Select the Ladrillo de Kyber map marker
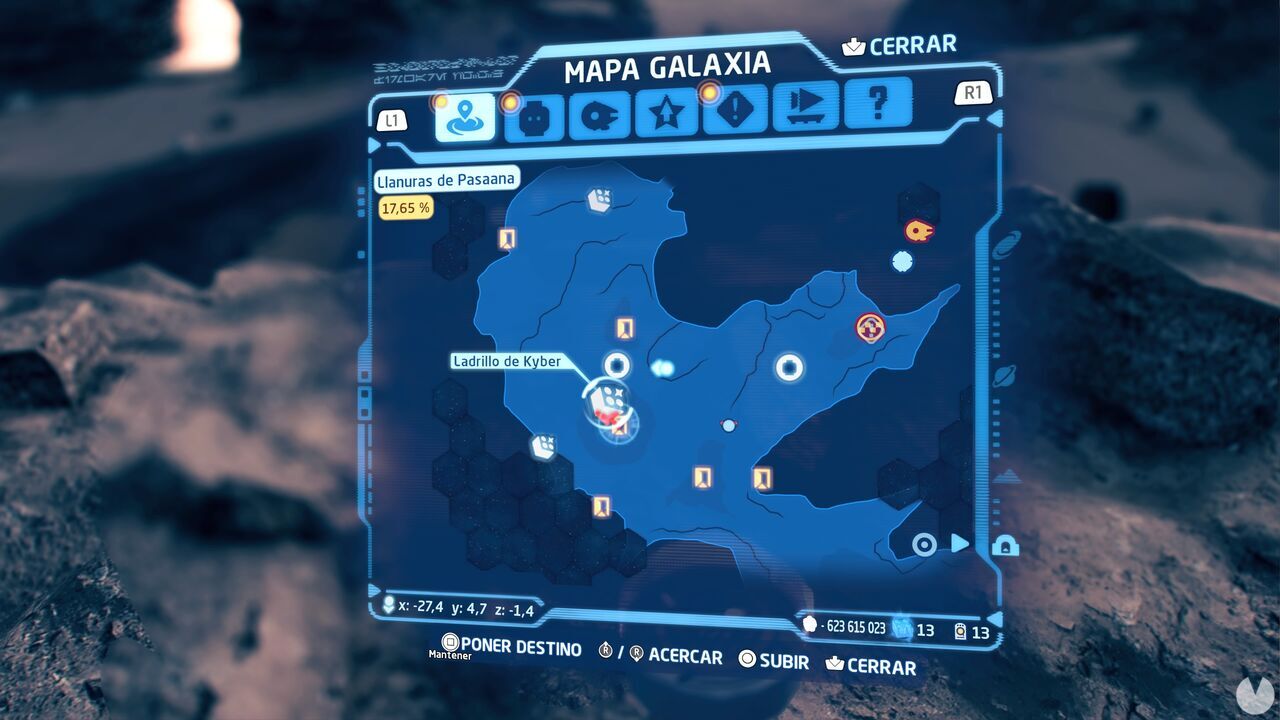Image resolution: width=1280 pixels, height=720 pixels. [603, 398]
